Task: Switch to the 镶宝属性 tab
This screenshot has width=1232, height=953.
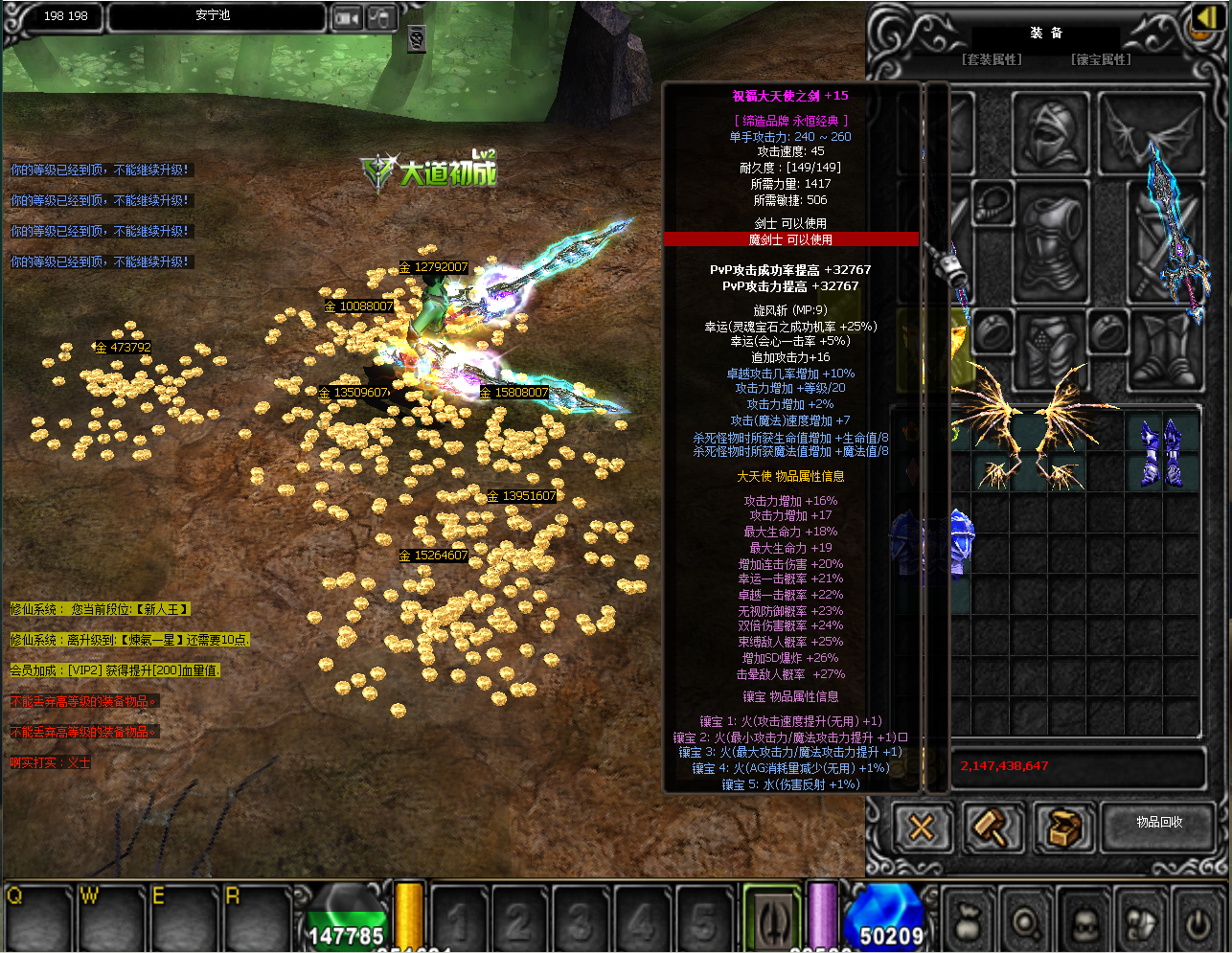Action: 1101,59
